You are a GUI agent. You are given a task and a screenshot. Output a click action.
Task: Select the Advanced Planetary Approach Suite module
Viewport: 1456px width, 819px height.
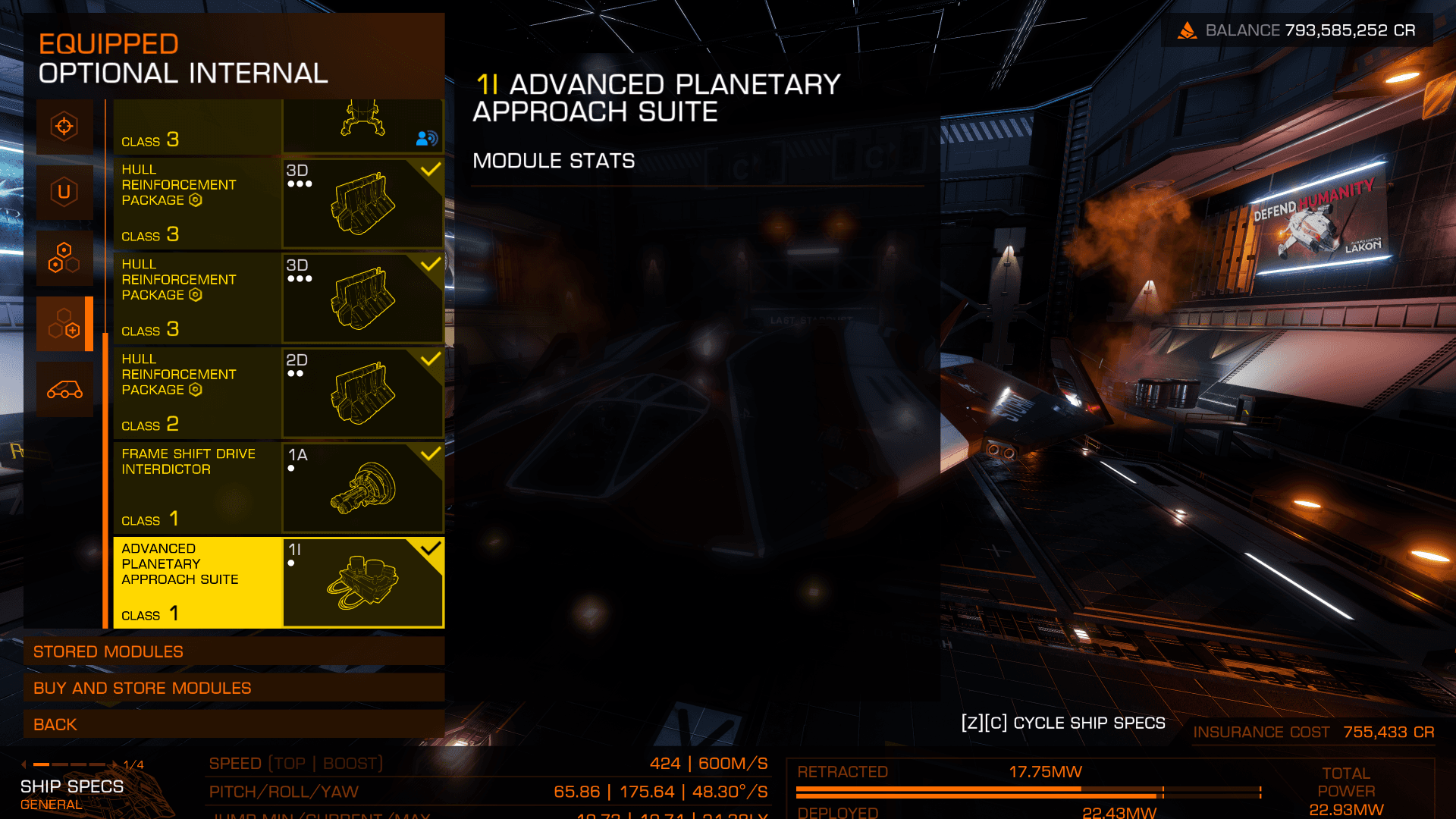[x=278, y=582]
